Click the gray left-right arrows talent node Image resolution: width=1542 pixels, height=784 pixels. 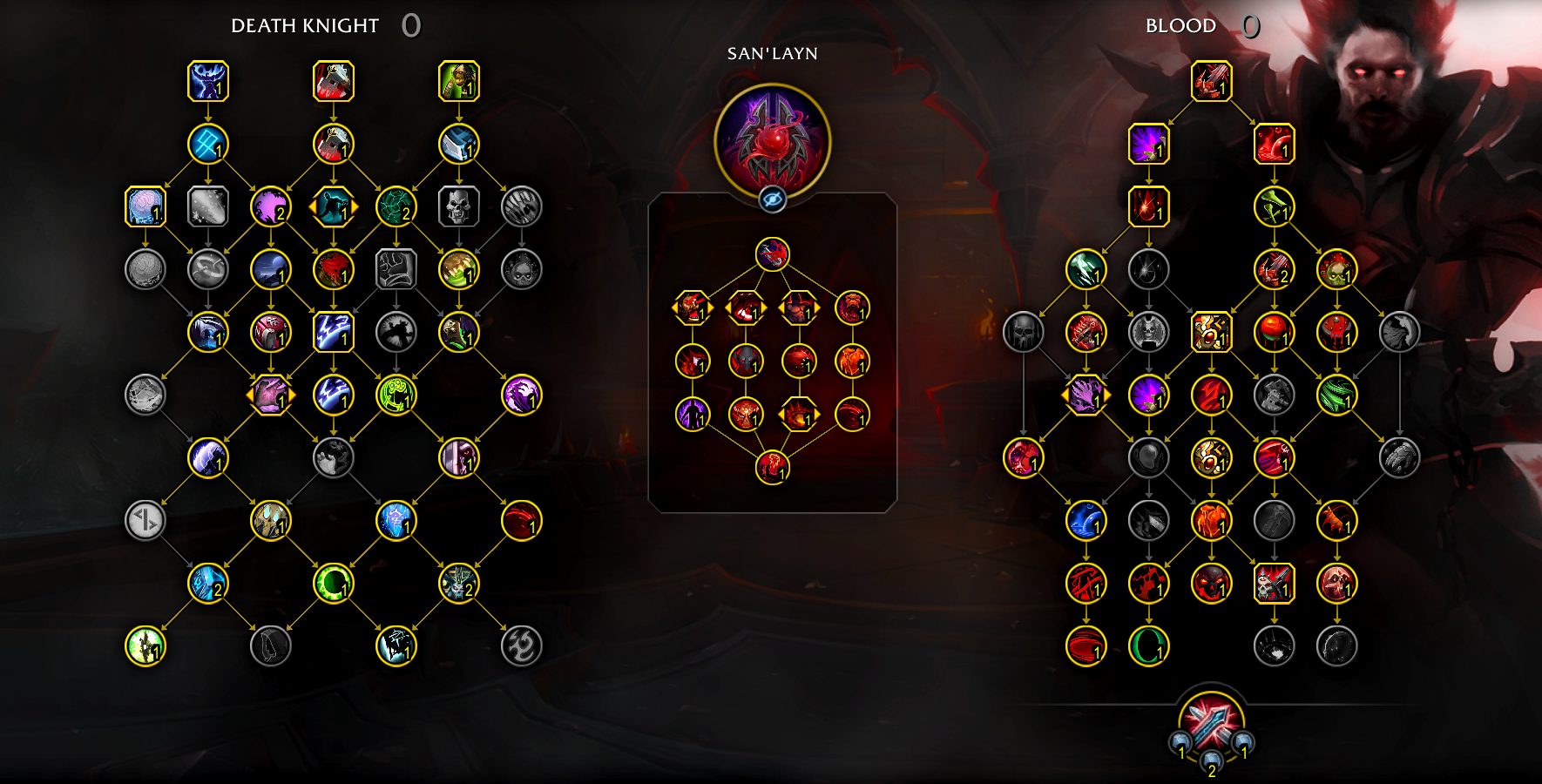coord(145,521)
